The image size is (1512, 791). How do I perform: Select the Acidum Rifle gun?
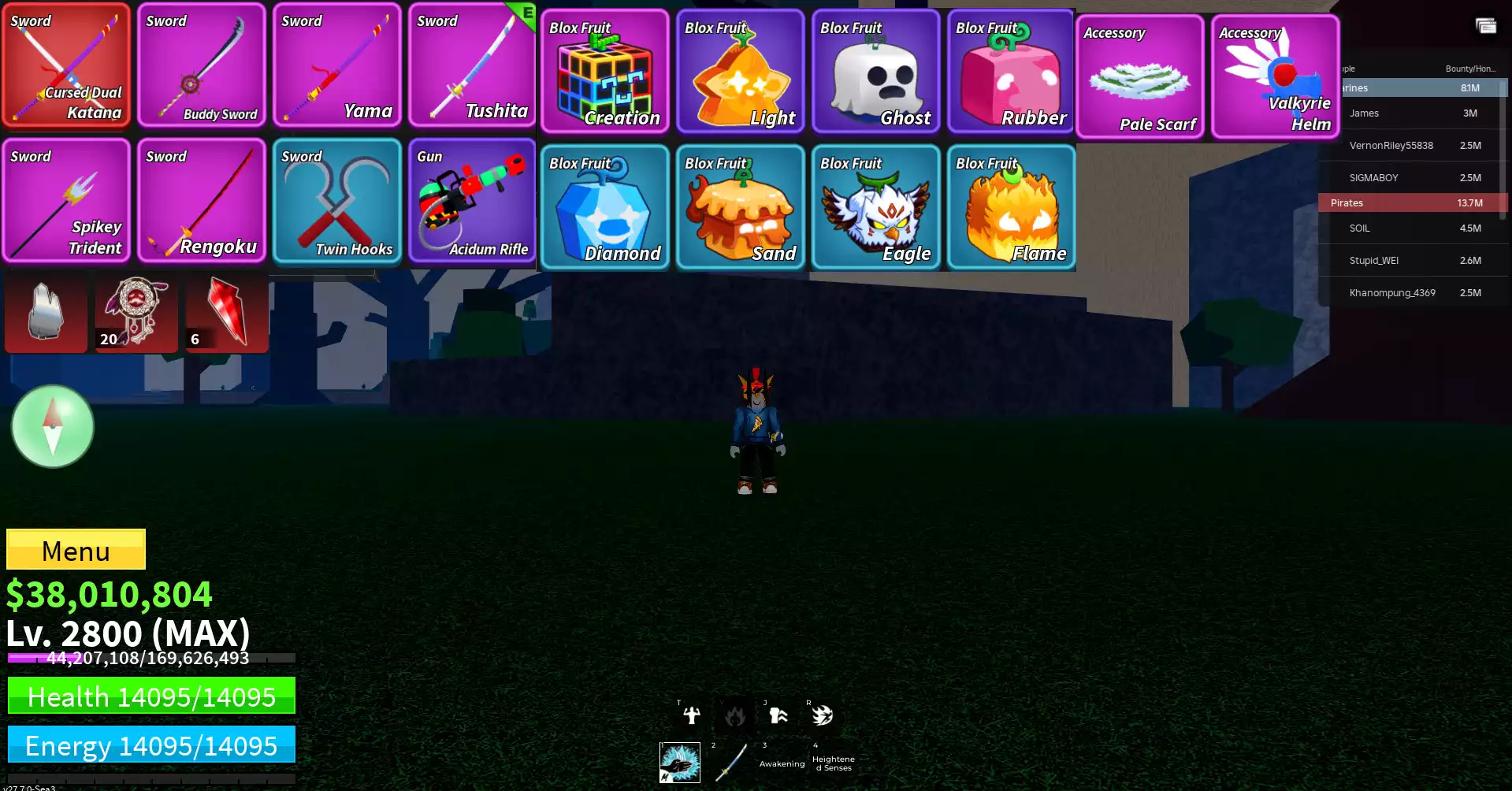pos(471,201)
